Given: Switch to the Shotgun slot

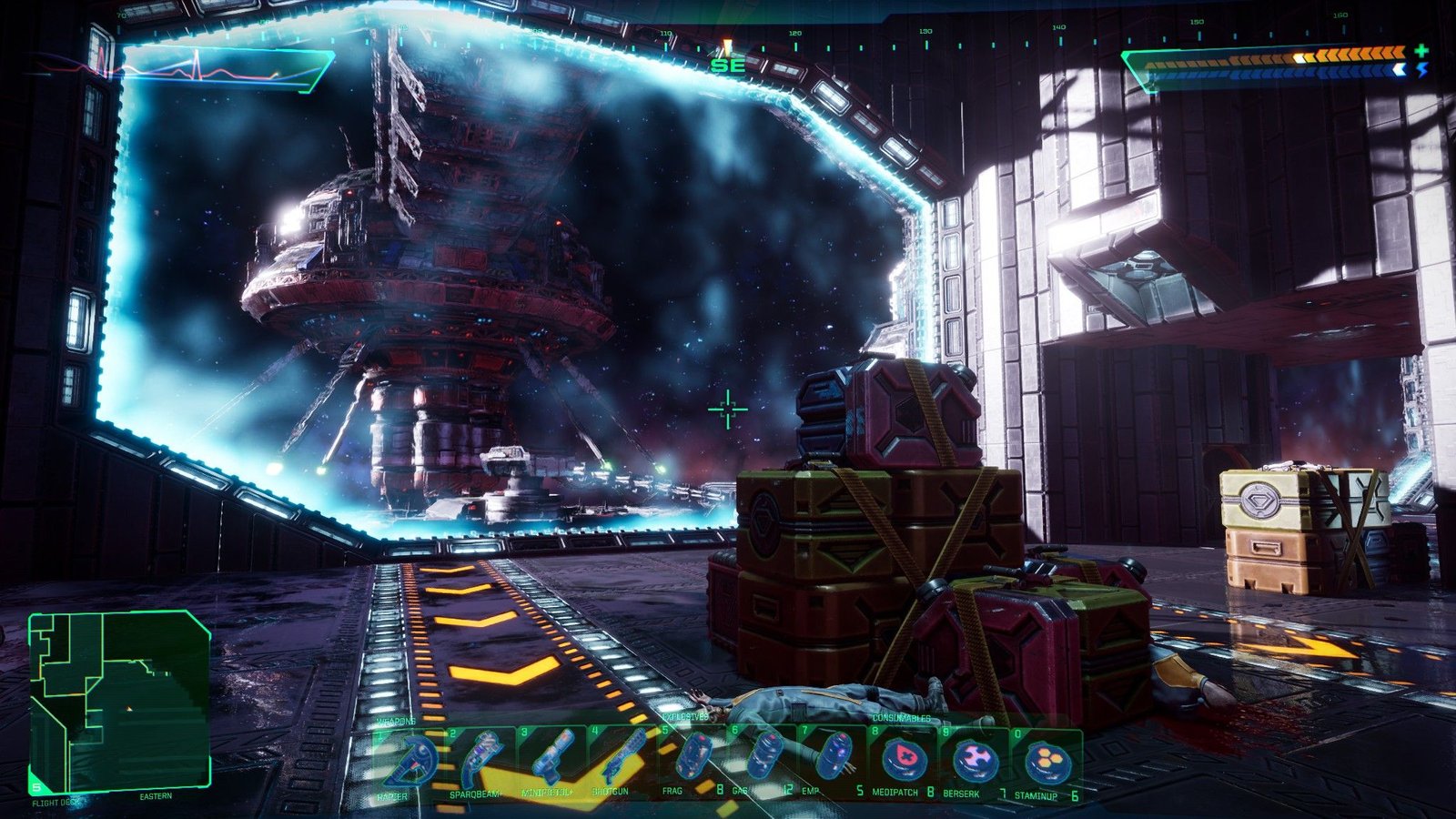Looking at the screenshot, I should [x=622, y=762].
